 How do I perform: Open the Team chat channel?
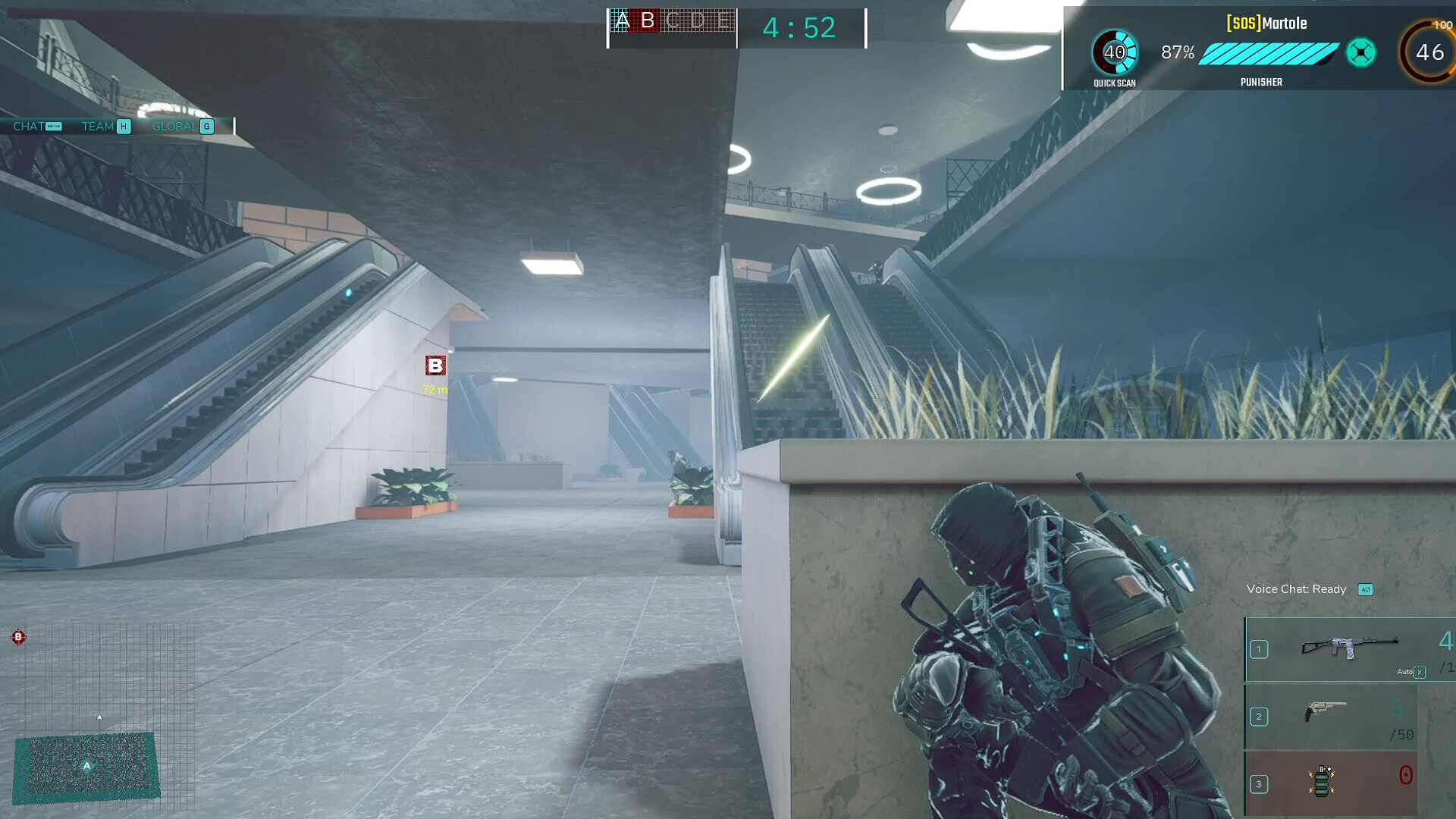[105, 127]
